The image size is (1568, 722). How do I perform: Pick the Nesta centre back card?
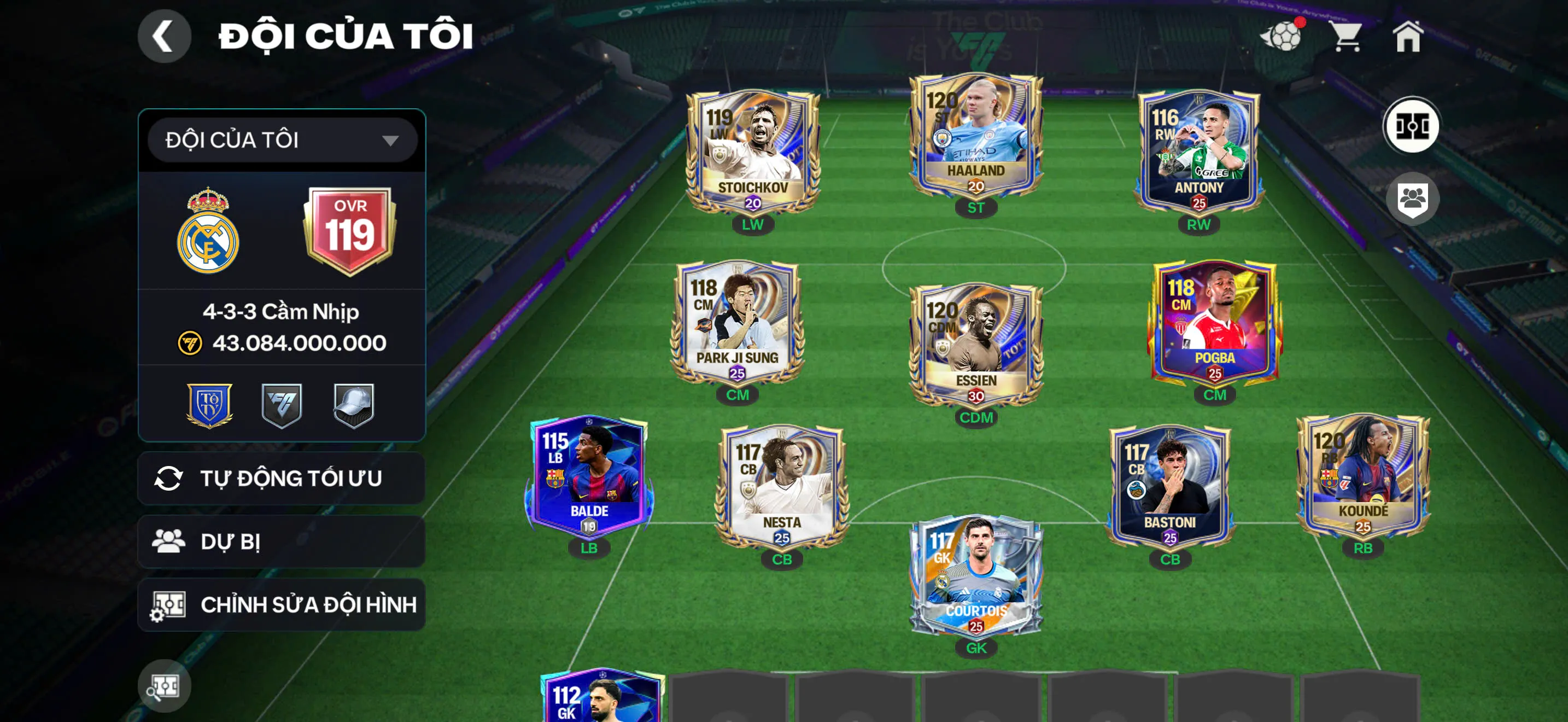(x=782, y=487)
